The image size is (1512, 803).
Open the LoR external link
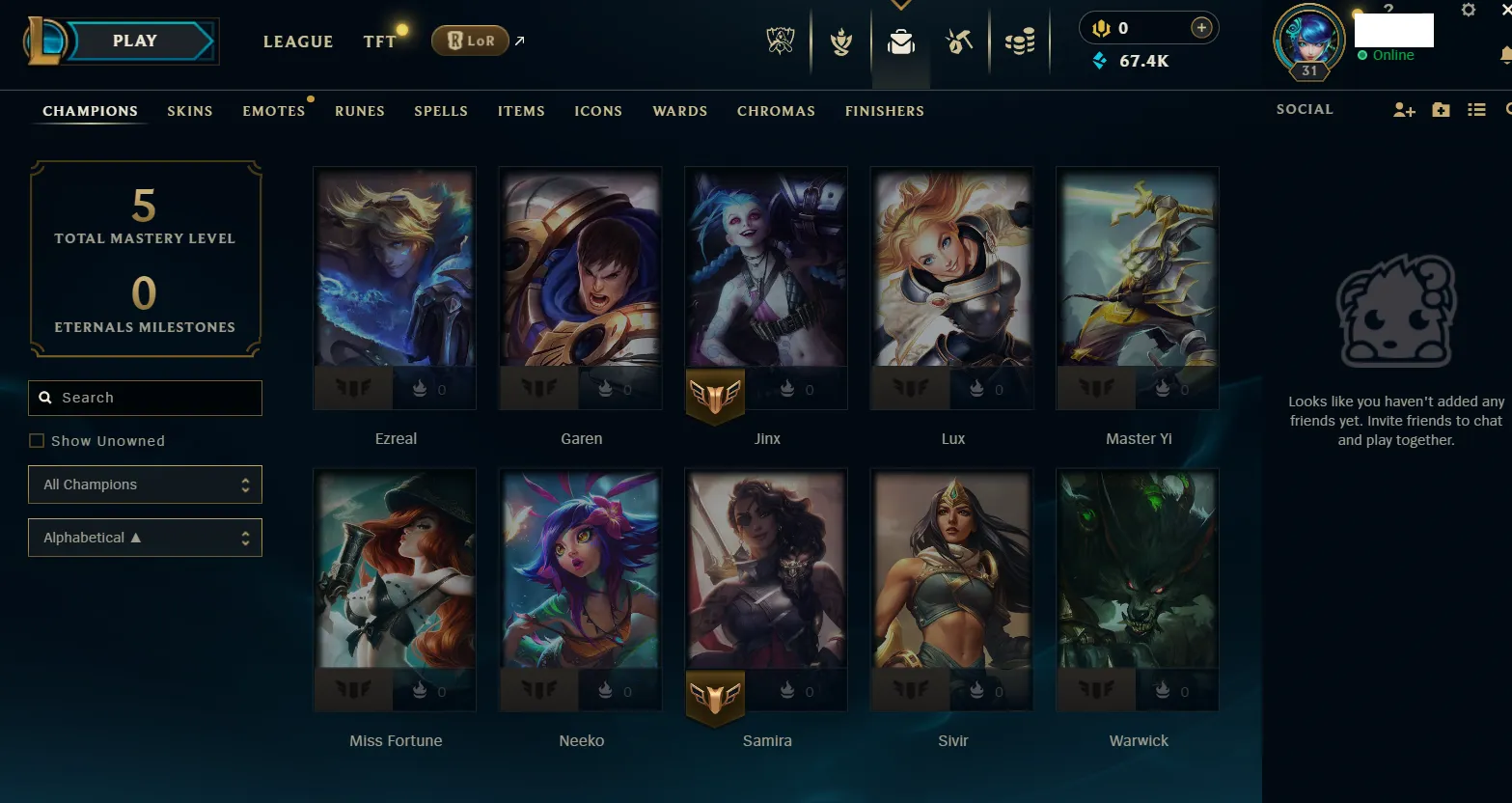point(470,41)
